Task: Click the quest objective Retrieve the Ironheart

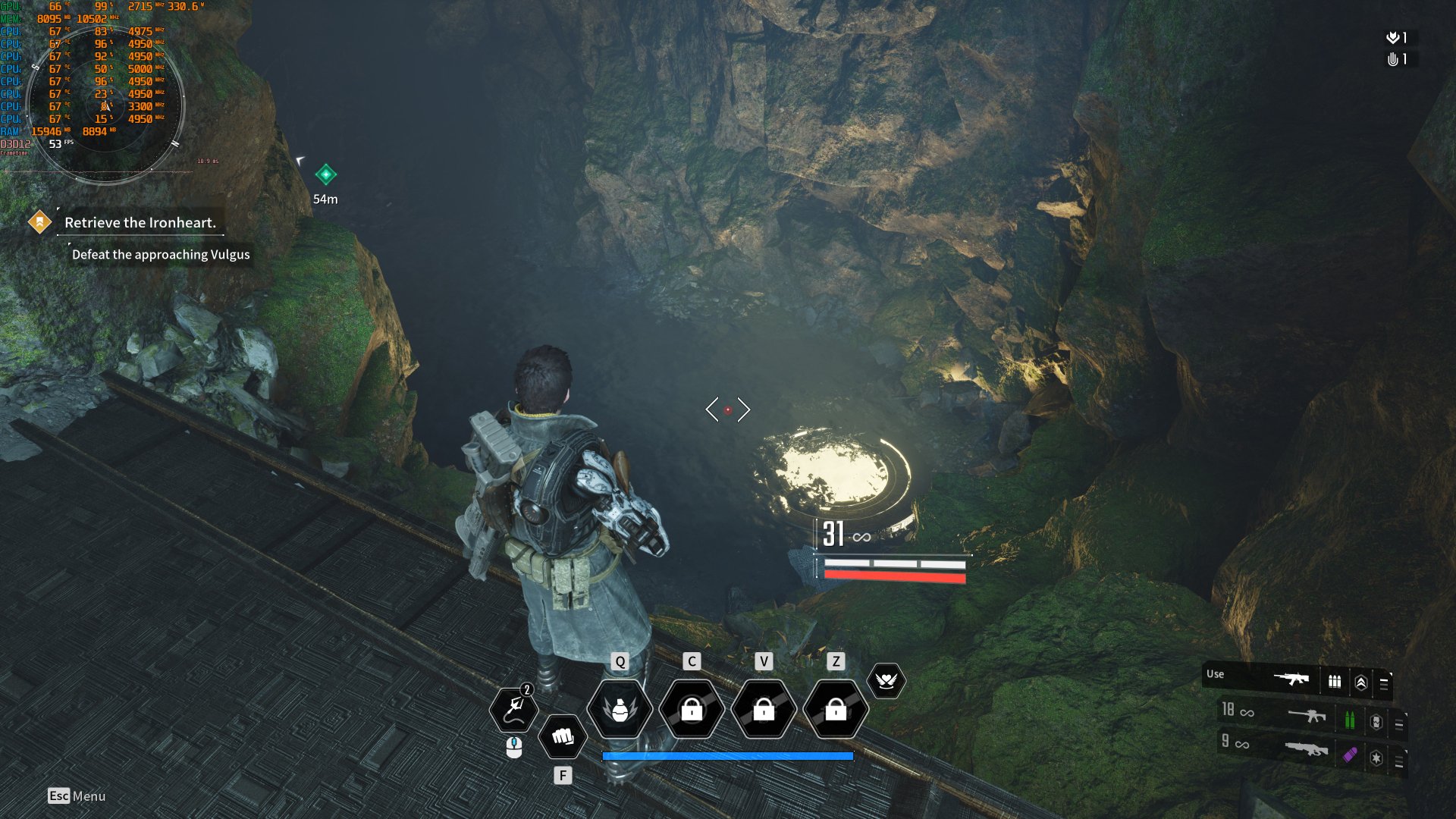Action: pyautogui.click(x=141, y=223)
